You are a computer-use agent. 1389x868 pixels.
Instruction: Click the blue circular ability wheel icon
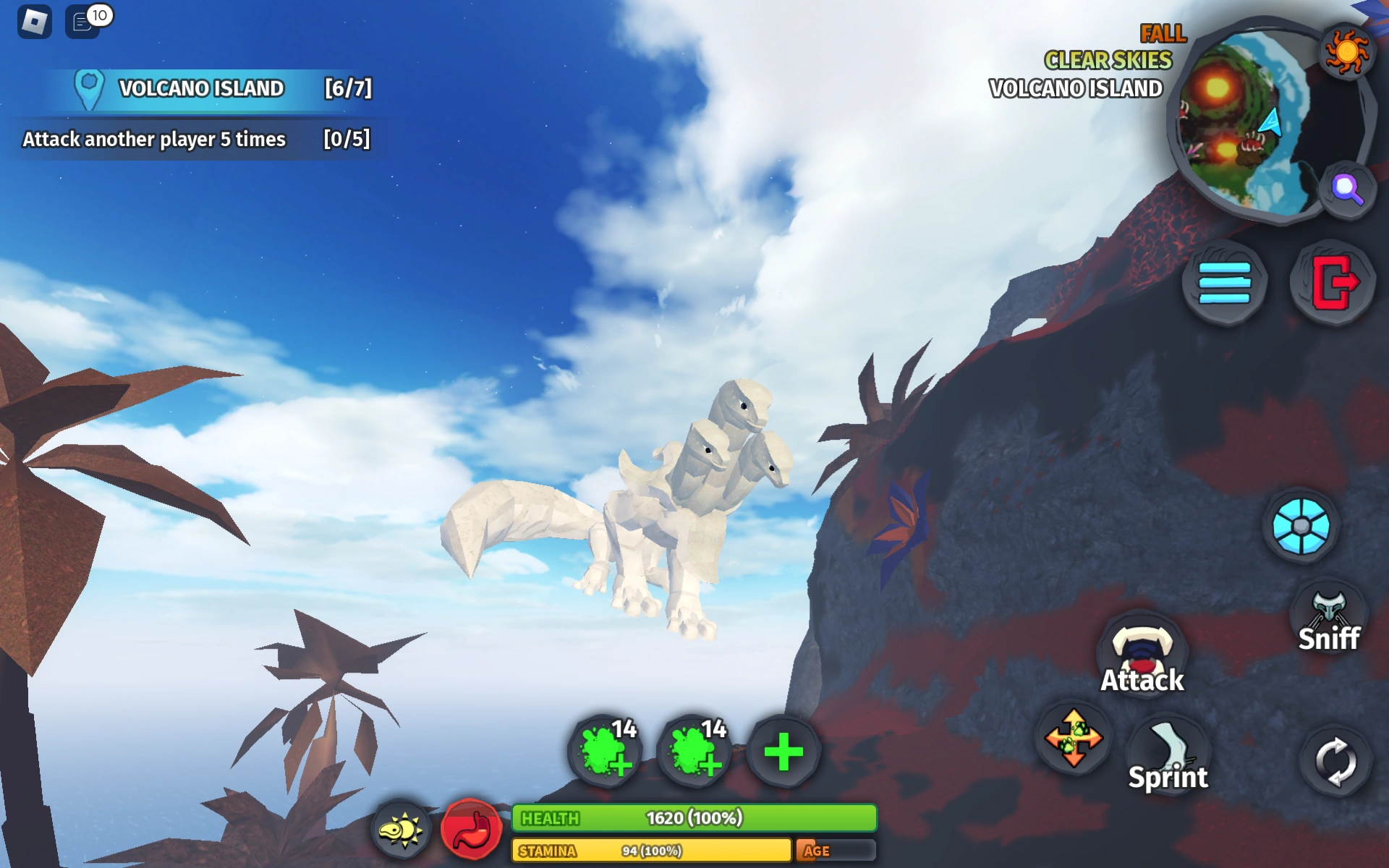coord(1300,526)
